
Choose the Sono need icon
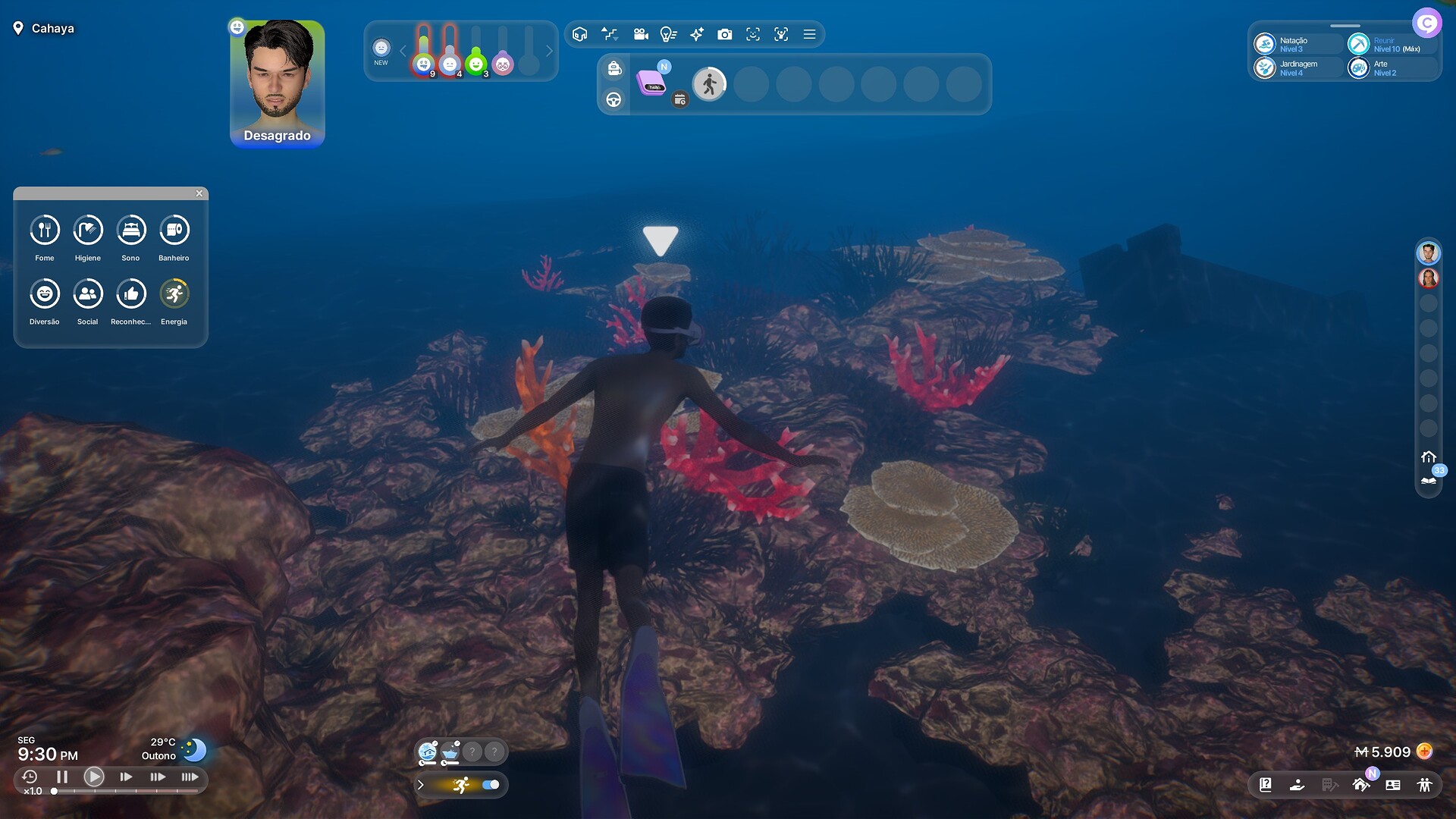pos(131,230)
